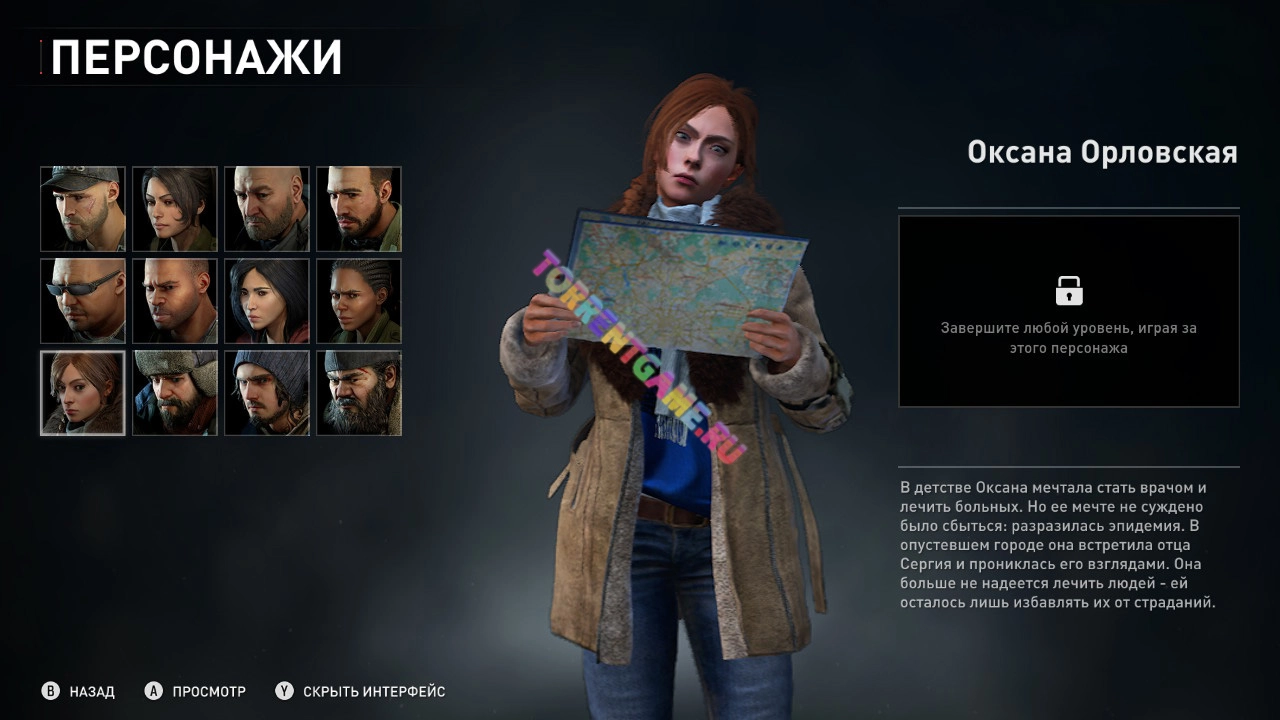Select the man in the baseball cap portrait
The width and height of the screenshot is (1280, 720).
(83, 209)
